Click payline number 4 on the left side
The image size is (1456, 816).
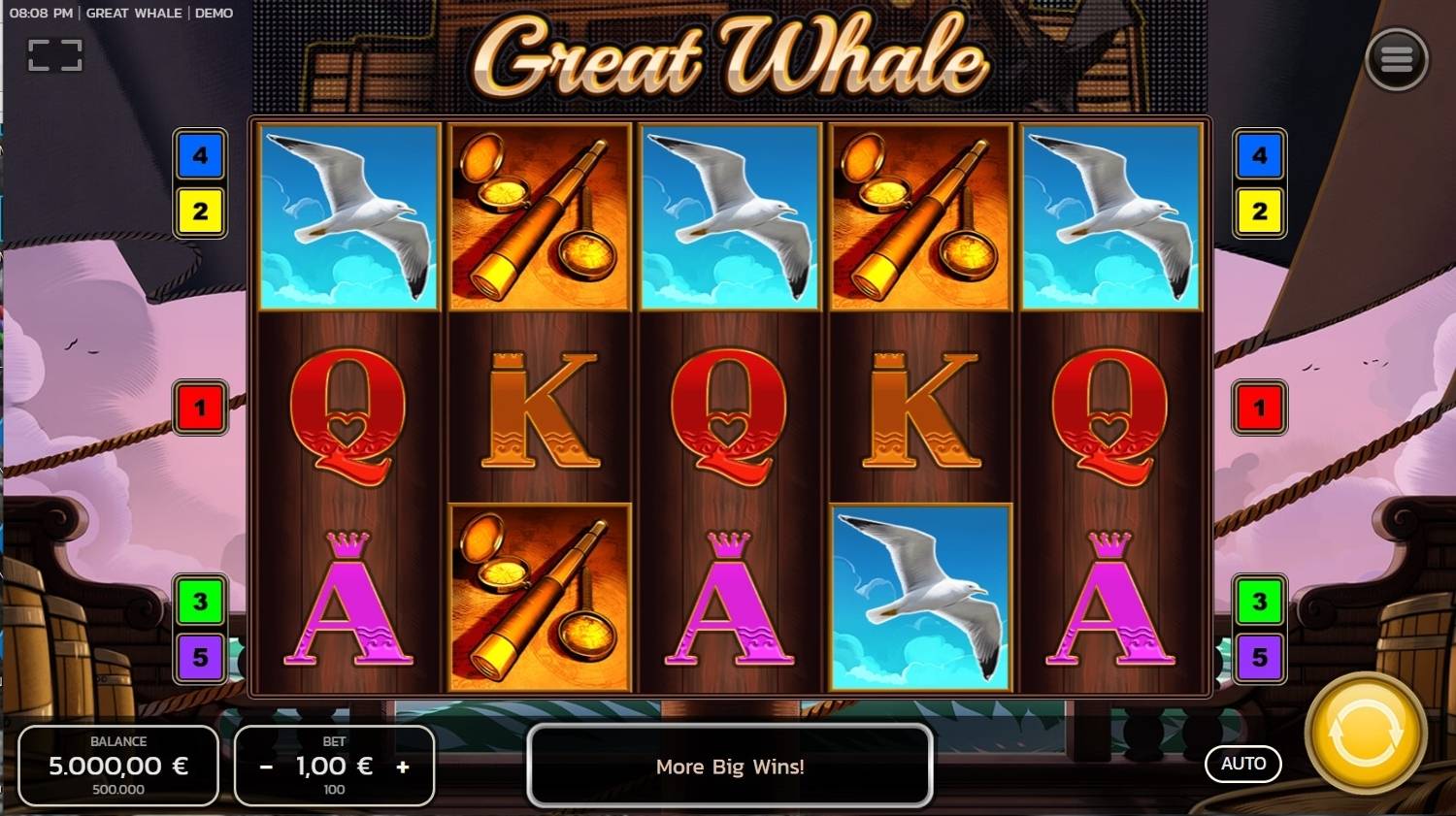click(200, 155)
